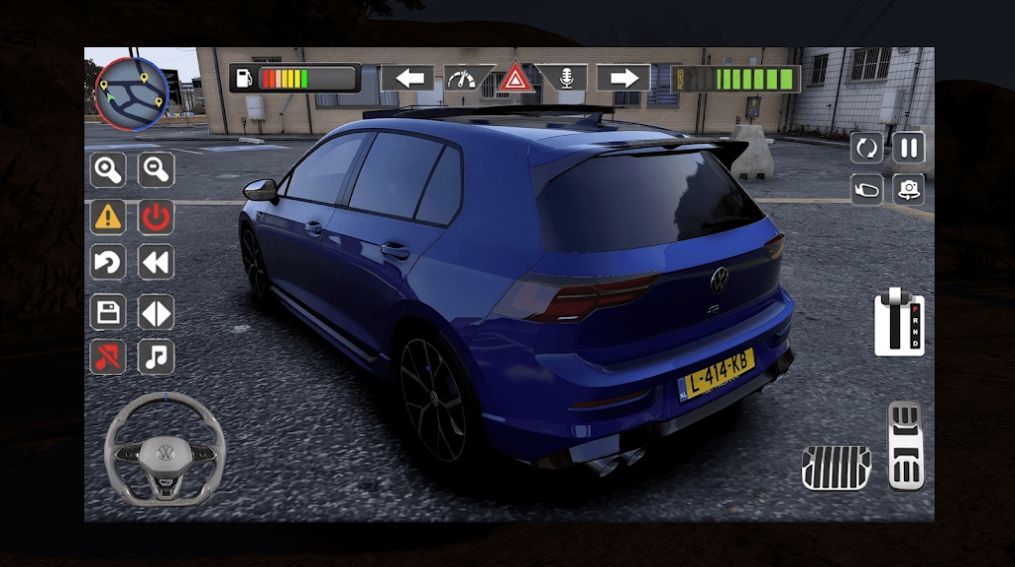Select the double-arrow rewind button
Viewport: 1015px width, 567px height.
point(156,263)
